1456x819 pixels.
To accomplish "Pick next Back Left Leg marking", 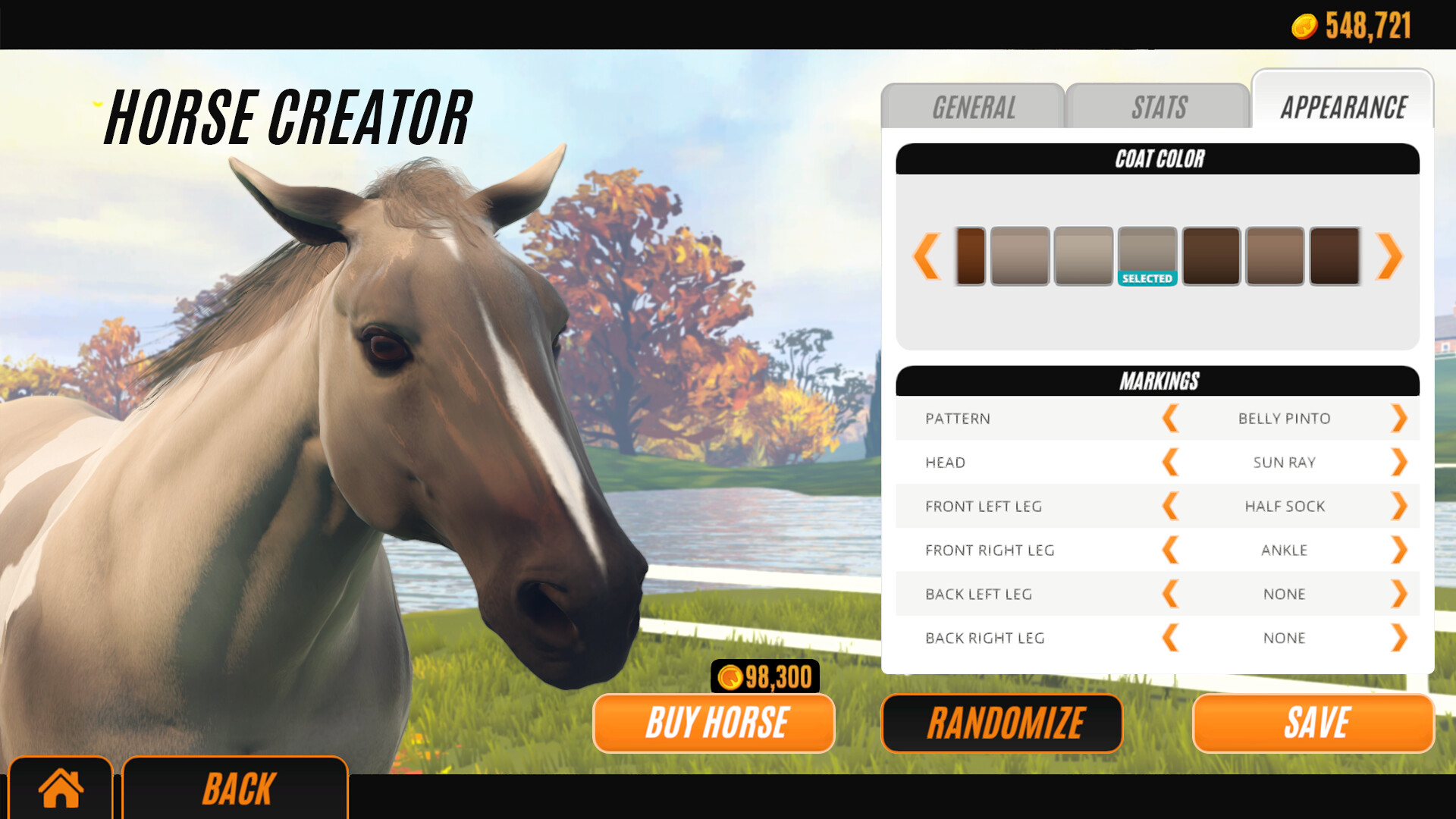I will 1399,594.
